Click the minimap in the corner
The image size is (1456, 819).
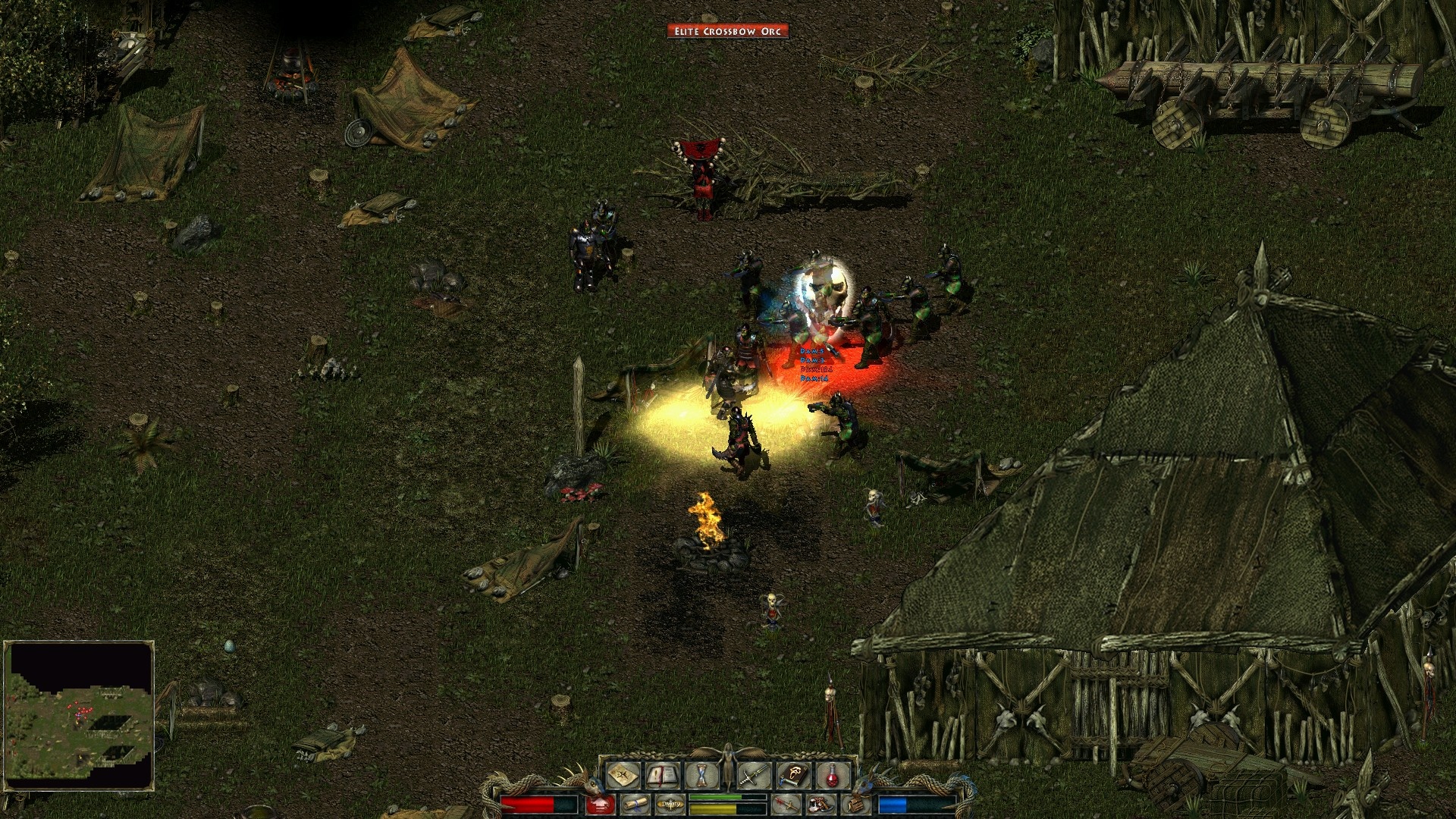point(79,715)
